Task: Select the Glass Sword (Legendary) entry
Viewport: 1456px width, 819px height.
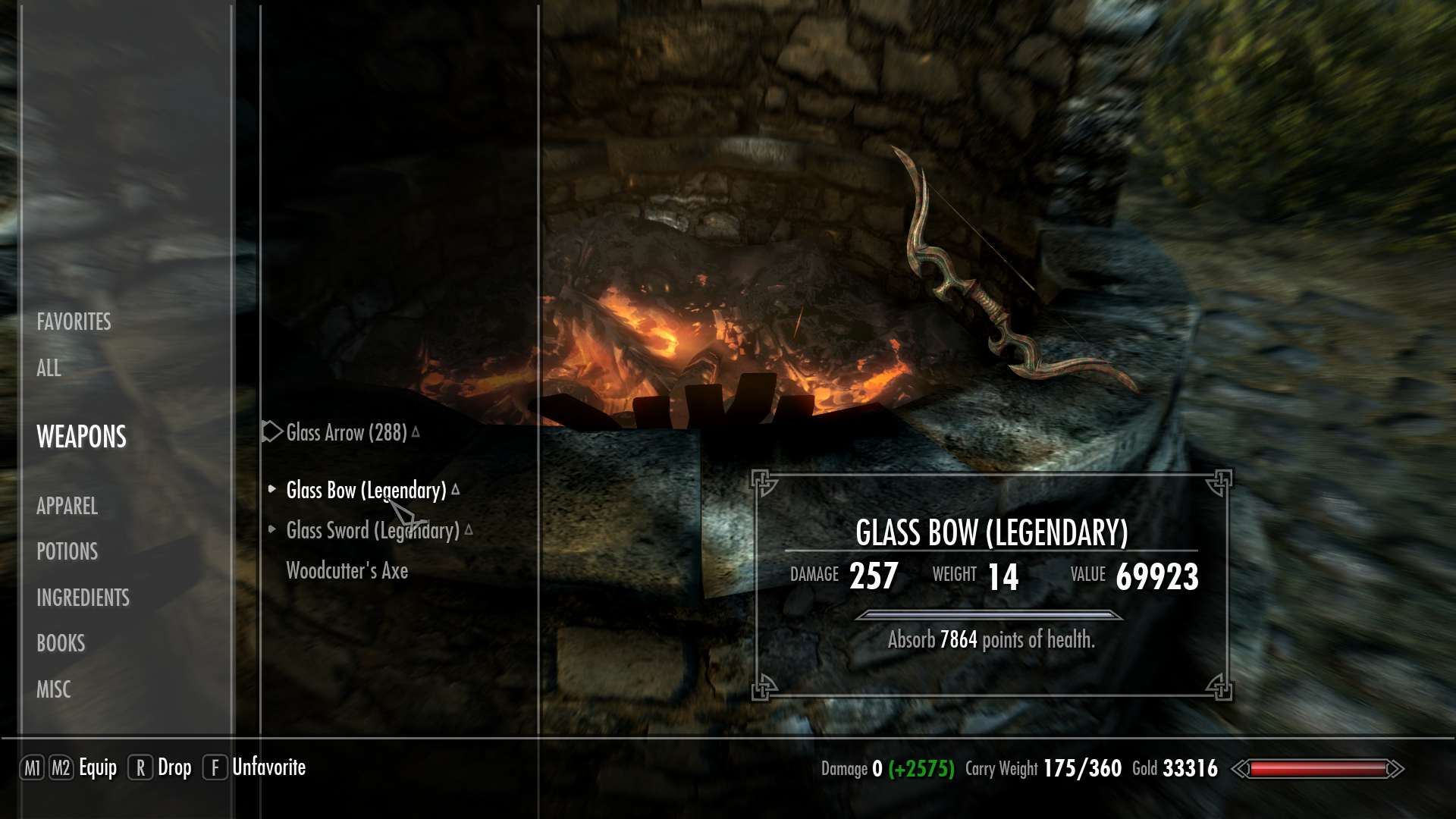Action: 372,530
